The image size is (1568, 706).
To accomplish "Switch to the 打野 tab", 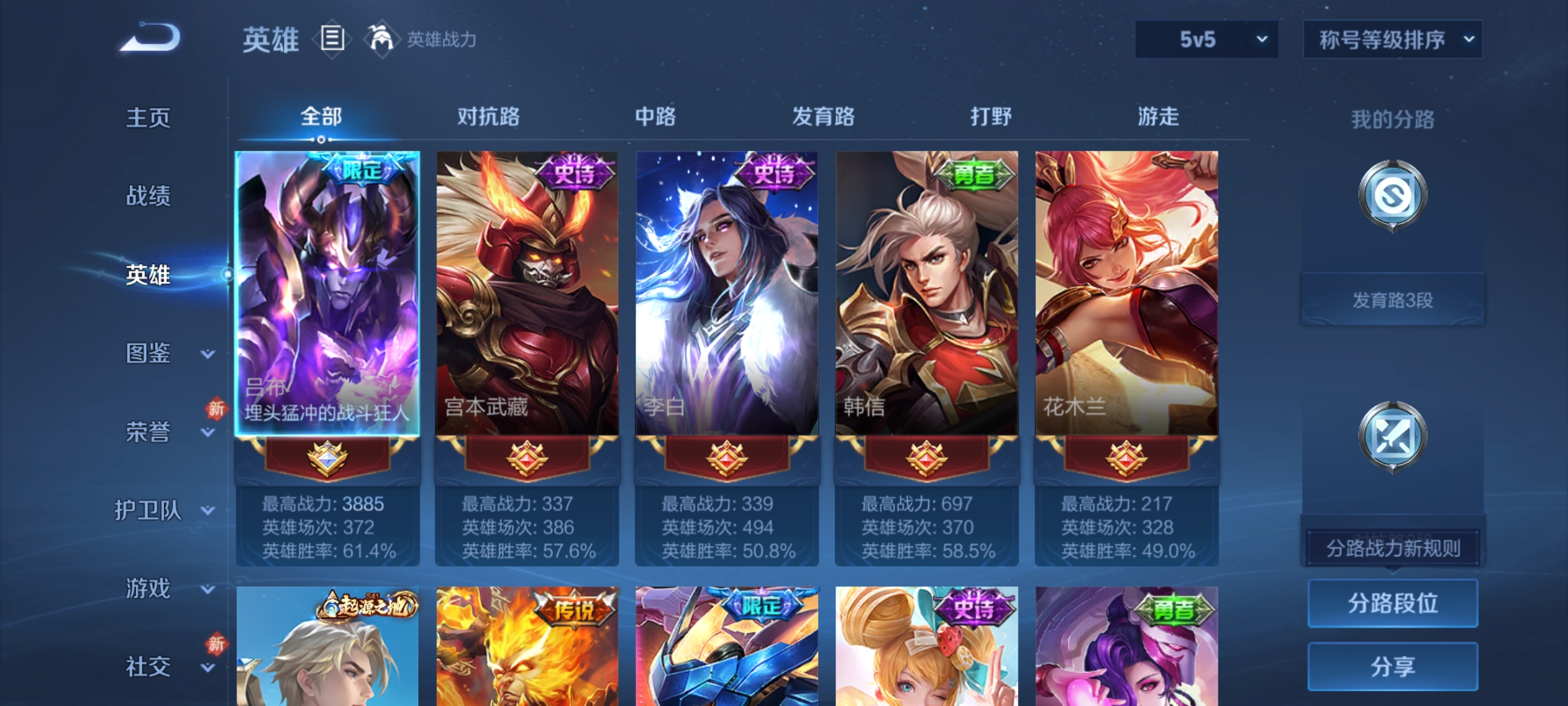I will 988,116.
